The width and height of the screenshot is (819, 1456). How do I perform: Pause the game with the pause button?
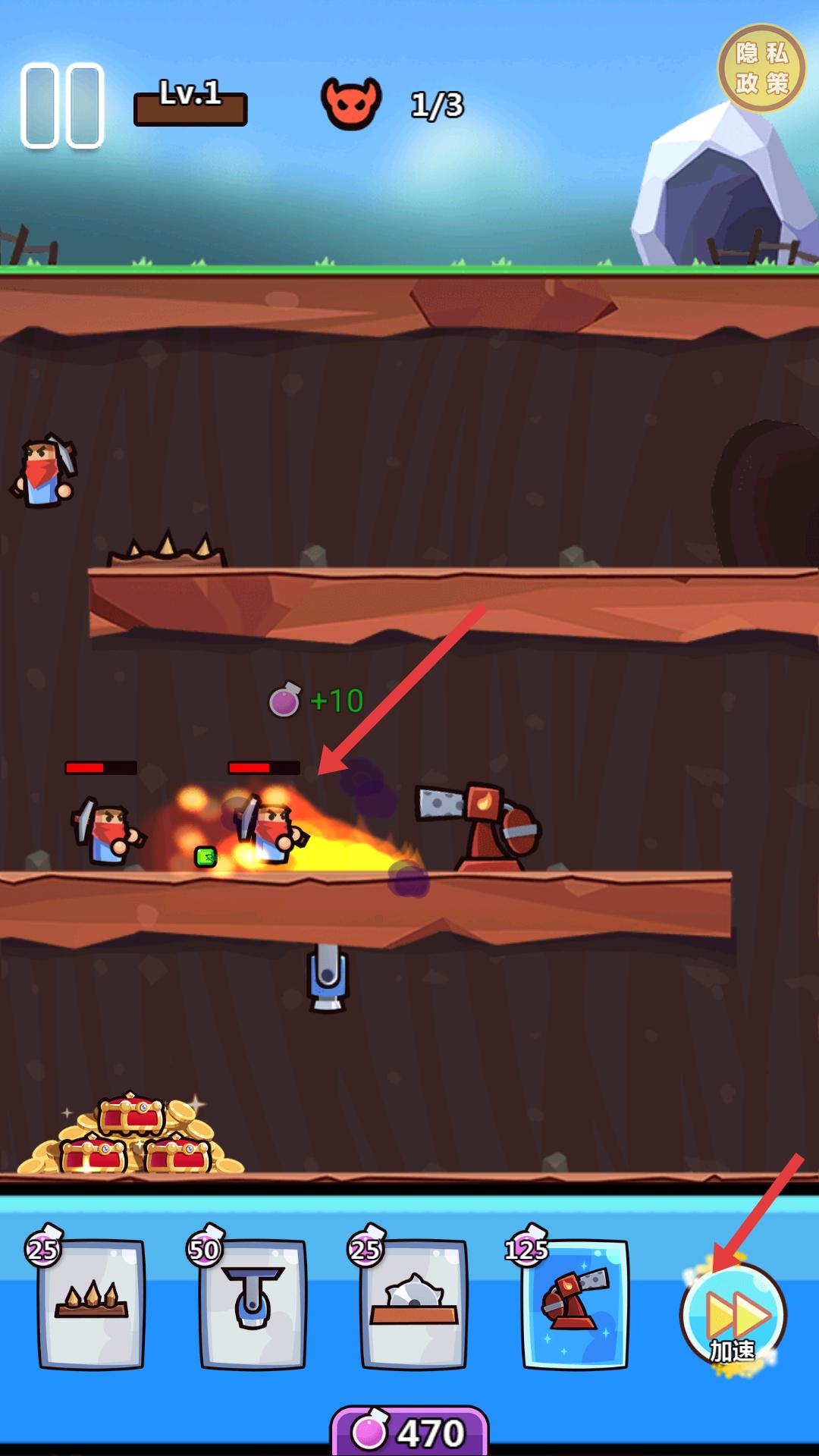[62, 105]
